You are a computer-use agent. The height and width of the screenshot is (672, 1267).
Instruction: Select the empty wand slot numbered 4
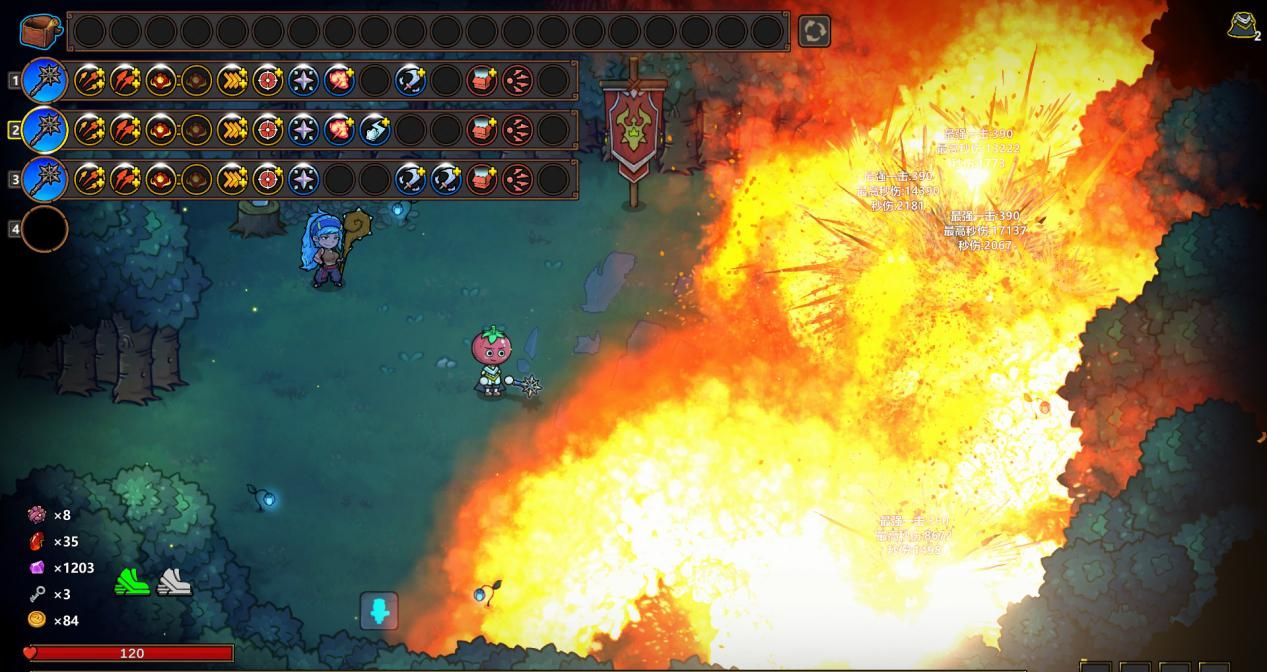[x=45, y=230]
